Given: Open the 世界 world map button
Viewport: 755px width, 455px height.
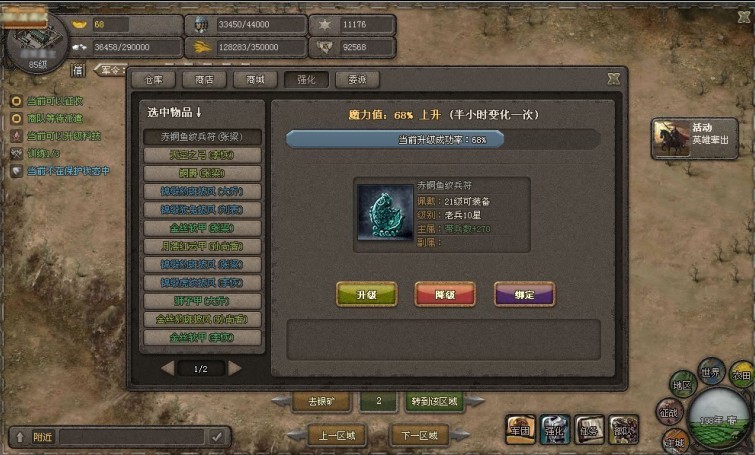Looking at the screenshot, I should (711, 371).
